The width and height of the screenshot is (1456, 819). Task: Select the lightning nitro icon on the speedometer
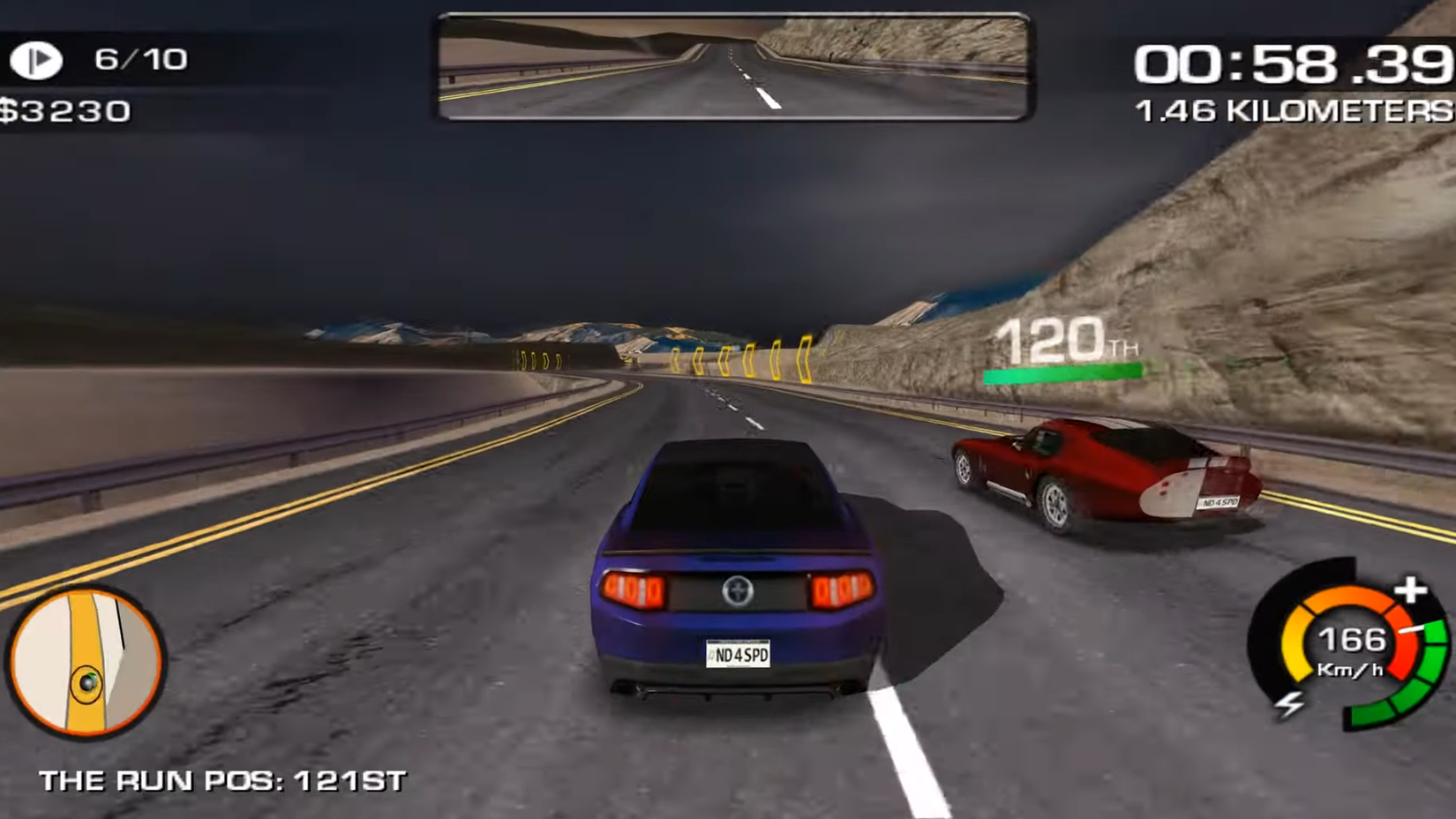tap(1291, 703)
